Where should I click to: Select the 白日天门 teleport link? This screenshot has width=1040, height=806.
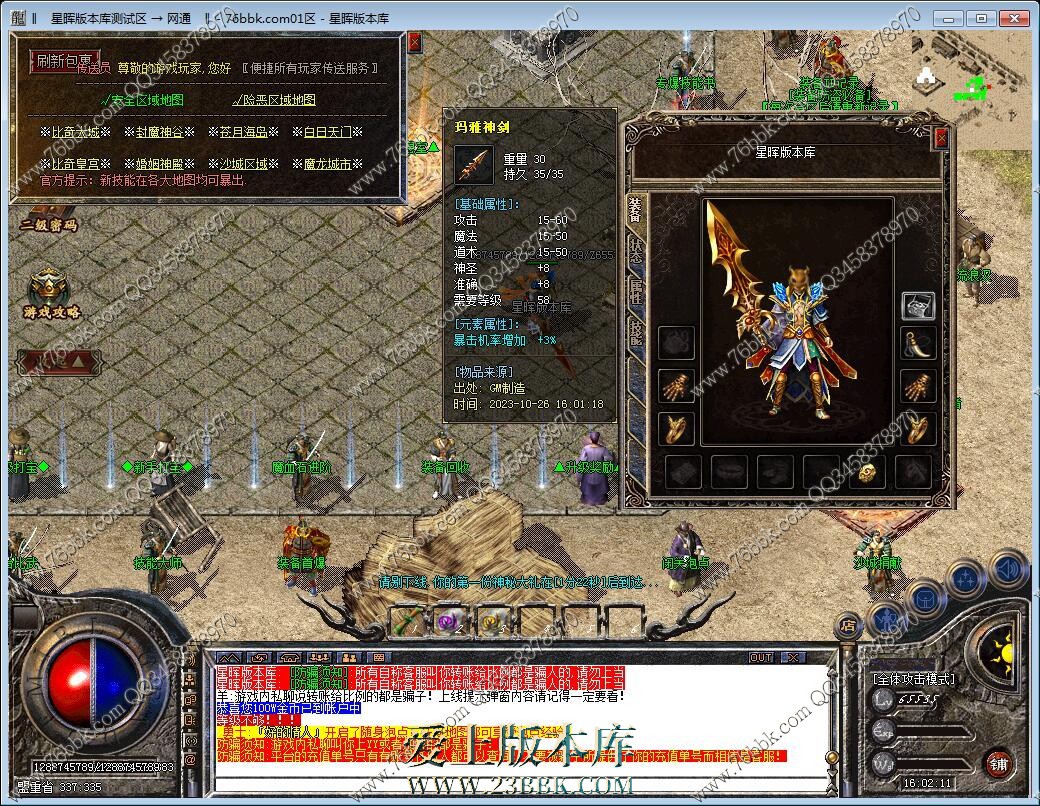pos(327,132)
